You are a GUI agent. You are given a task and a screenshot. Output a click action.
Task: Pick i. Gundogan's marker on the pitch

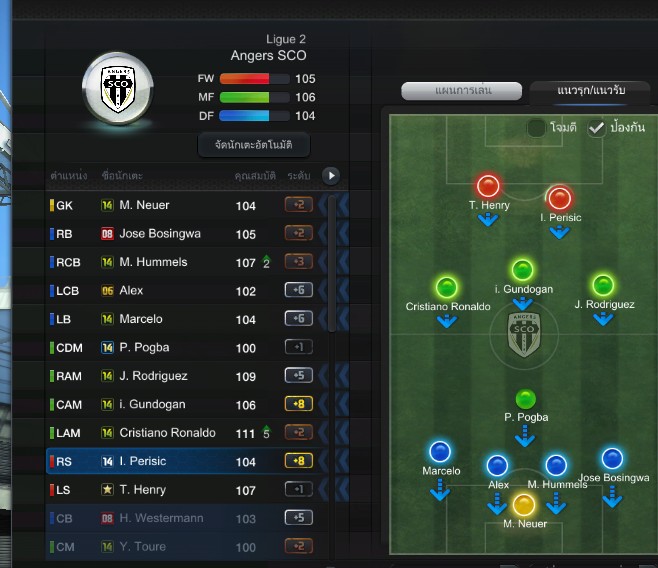pyautogui.click(x=522, y=269)
